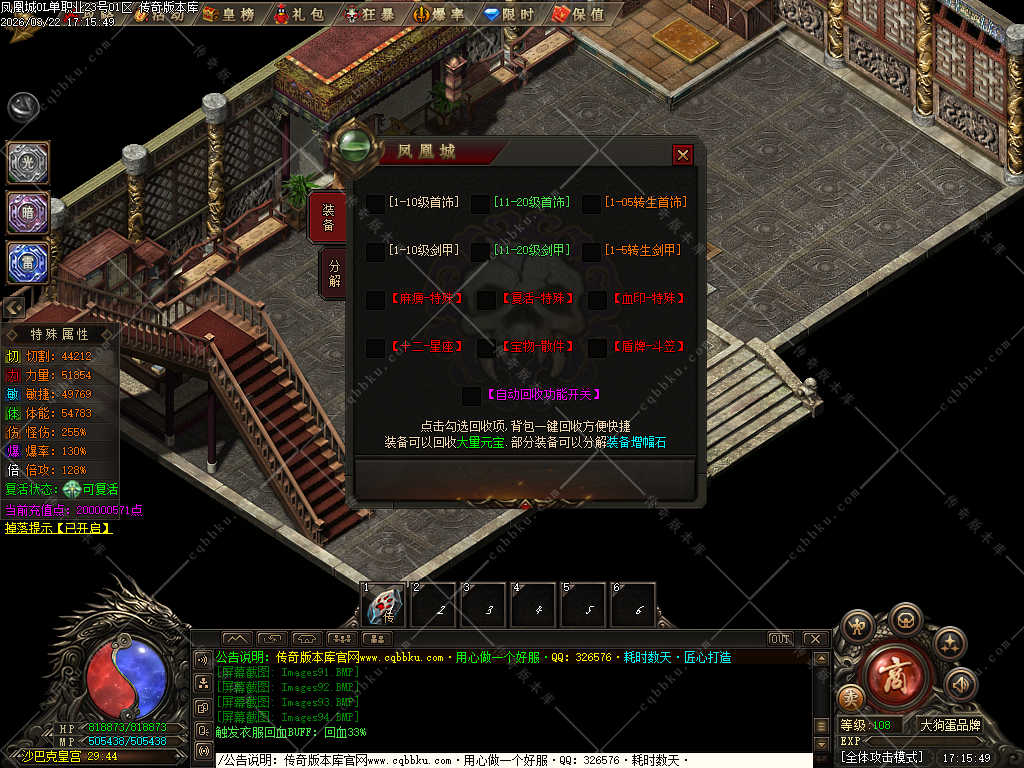Toggle the [1-05转生首饰] checkbox
Viewport: 1024px width, 768px height.
592,203
